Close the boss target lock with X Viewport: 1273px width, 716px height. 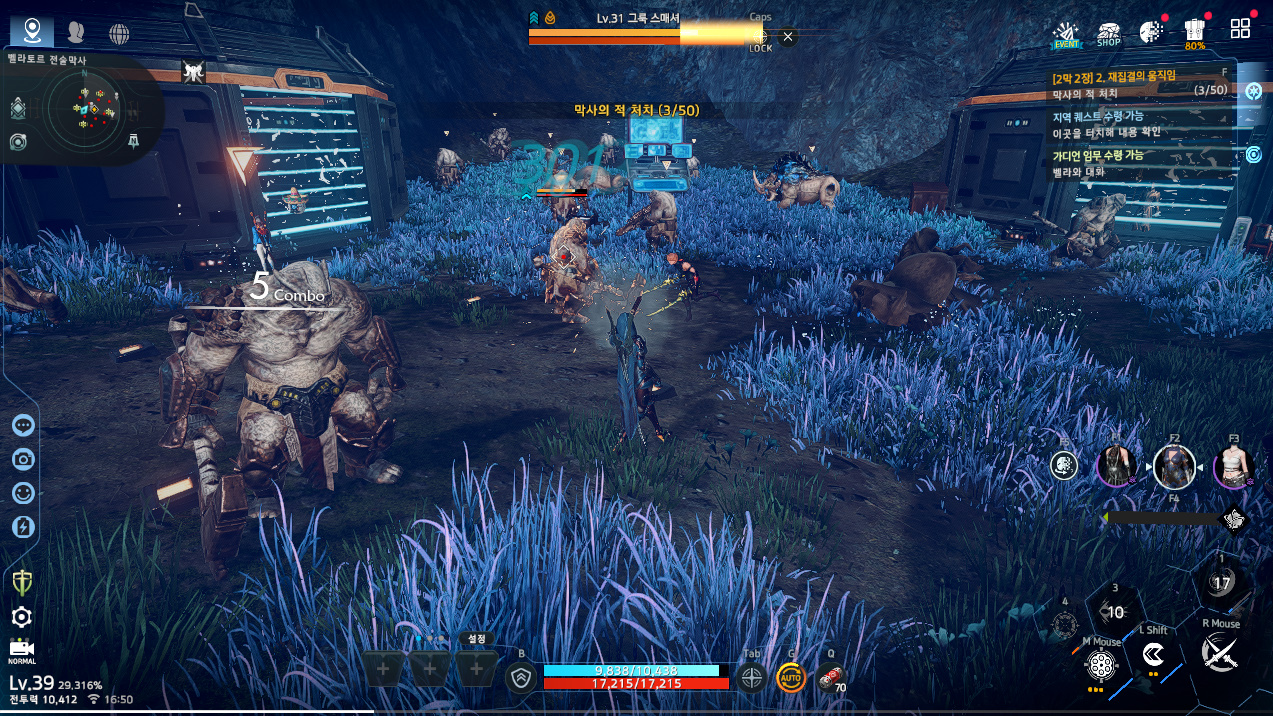788,37
